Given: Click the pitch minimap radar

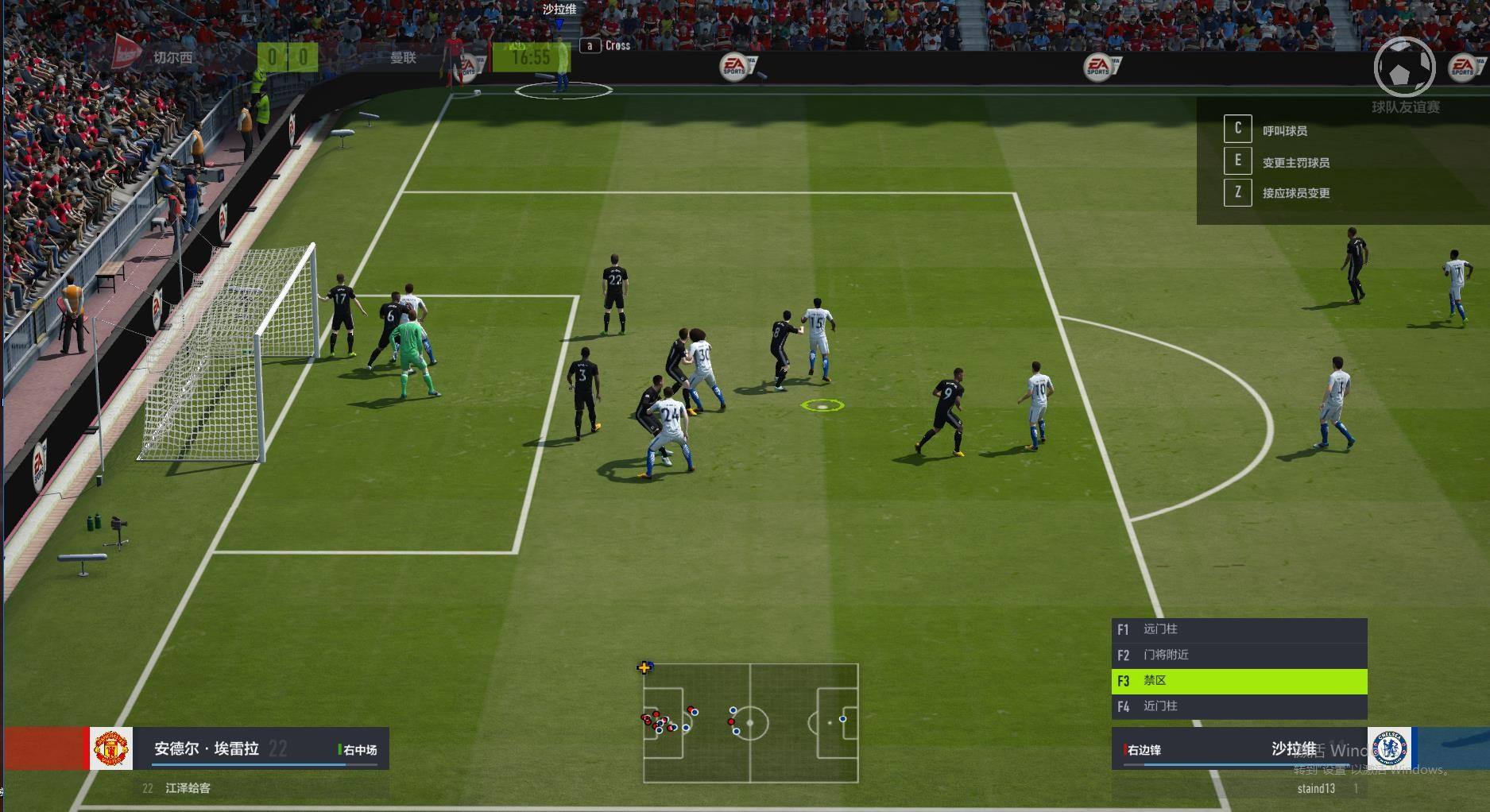Looking at the screenshot, I should pyautogui.click(x=750, y=723).
